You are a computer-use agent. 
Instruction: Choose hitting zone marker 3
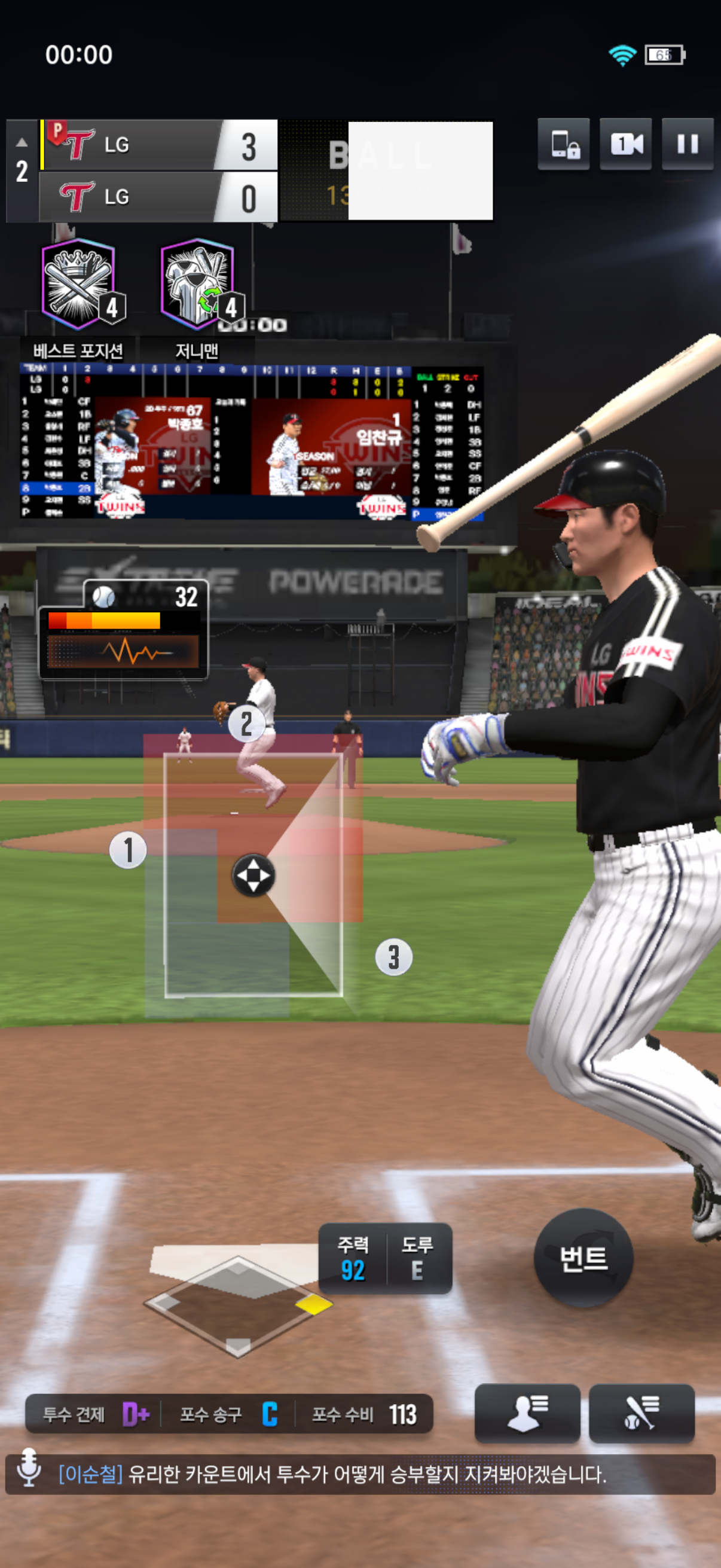point(393,957)
